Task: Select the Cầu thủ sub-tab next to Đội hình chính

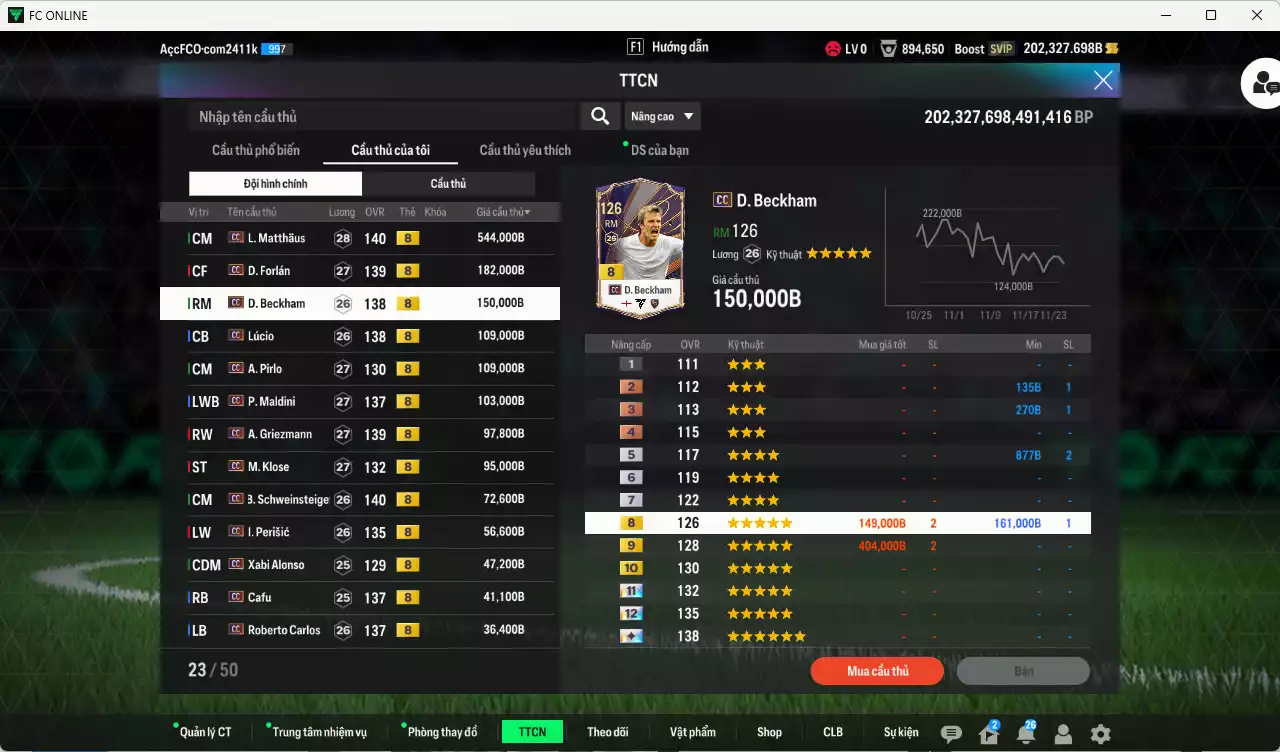Action: 448,183
